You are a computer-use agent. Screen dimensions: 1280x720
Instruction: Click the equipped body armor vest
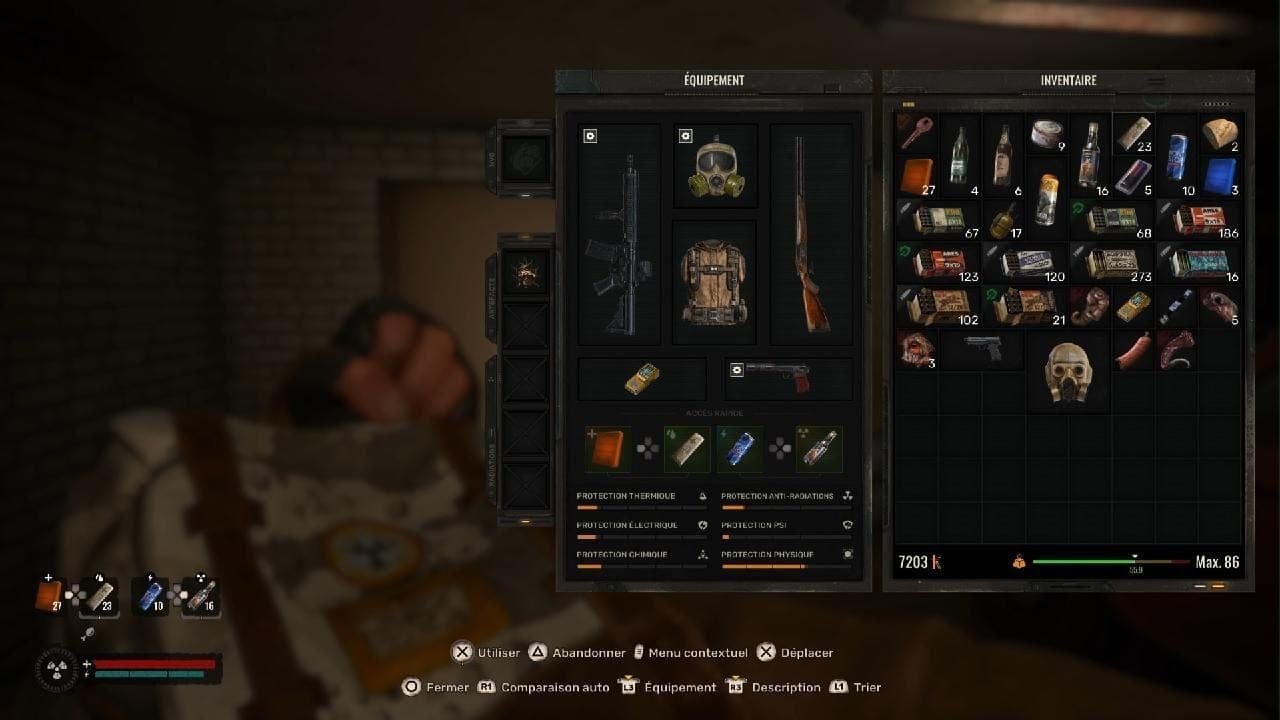point(714,282)
